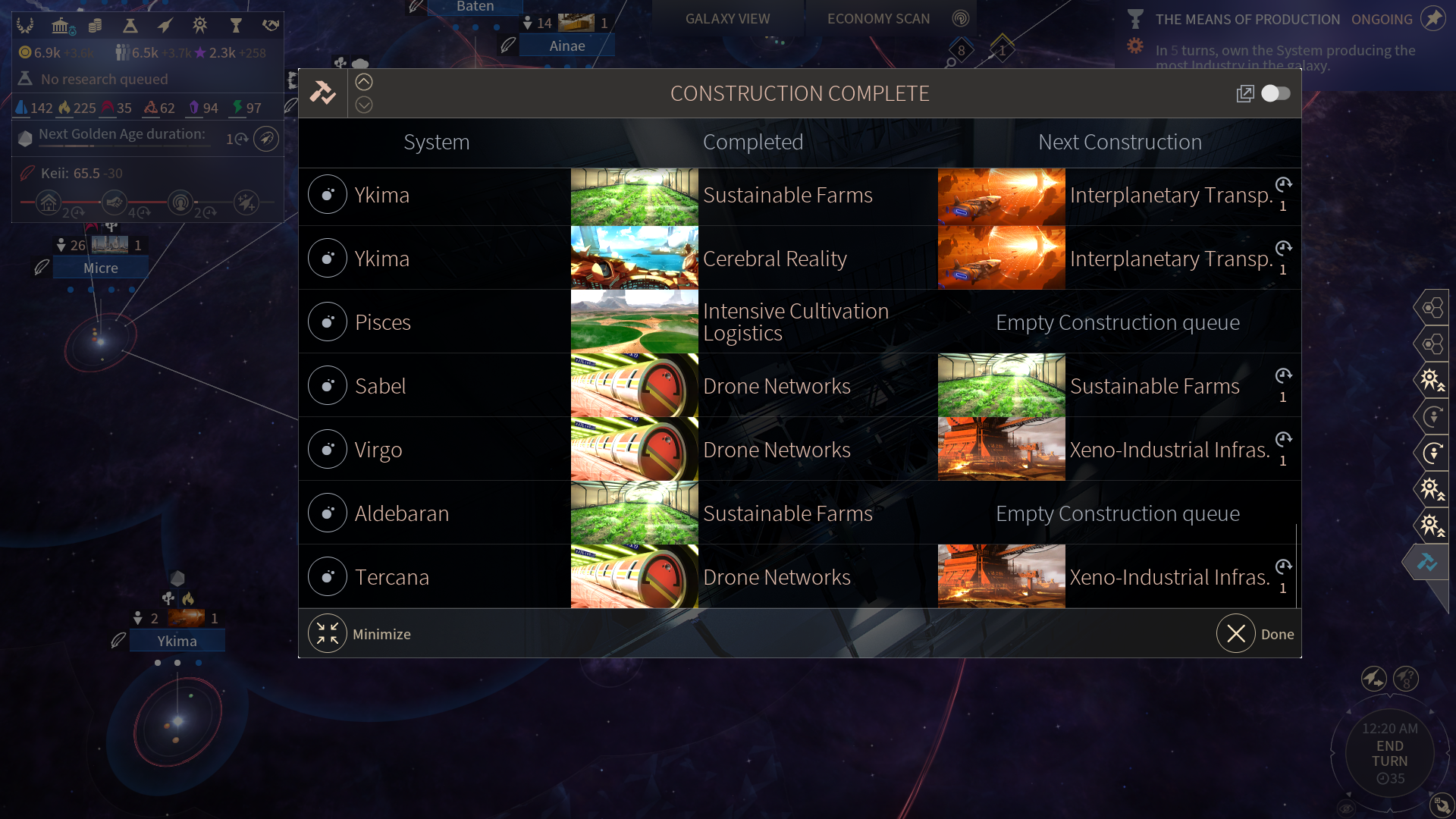Click the pop-out window icon in the header
The image size is (1456, 819).
(1244, 93)
